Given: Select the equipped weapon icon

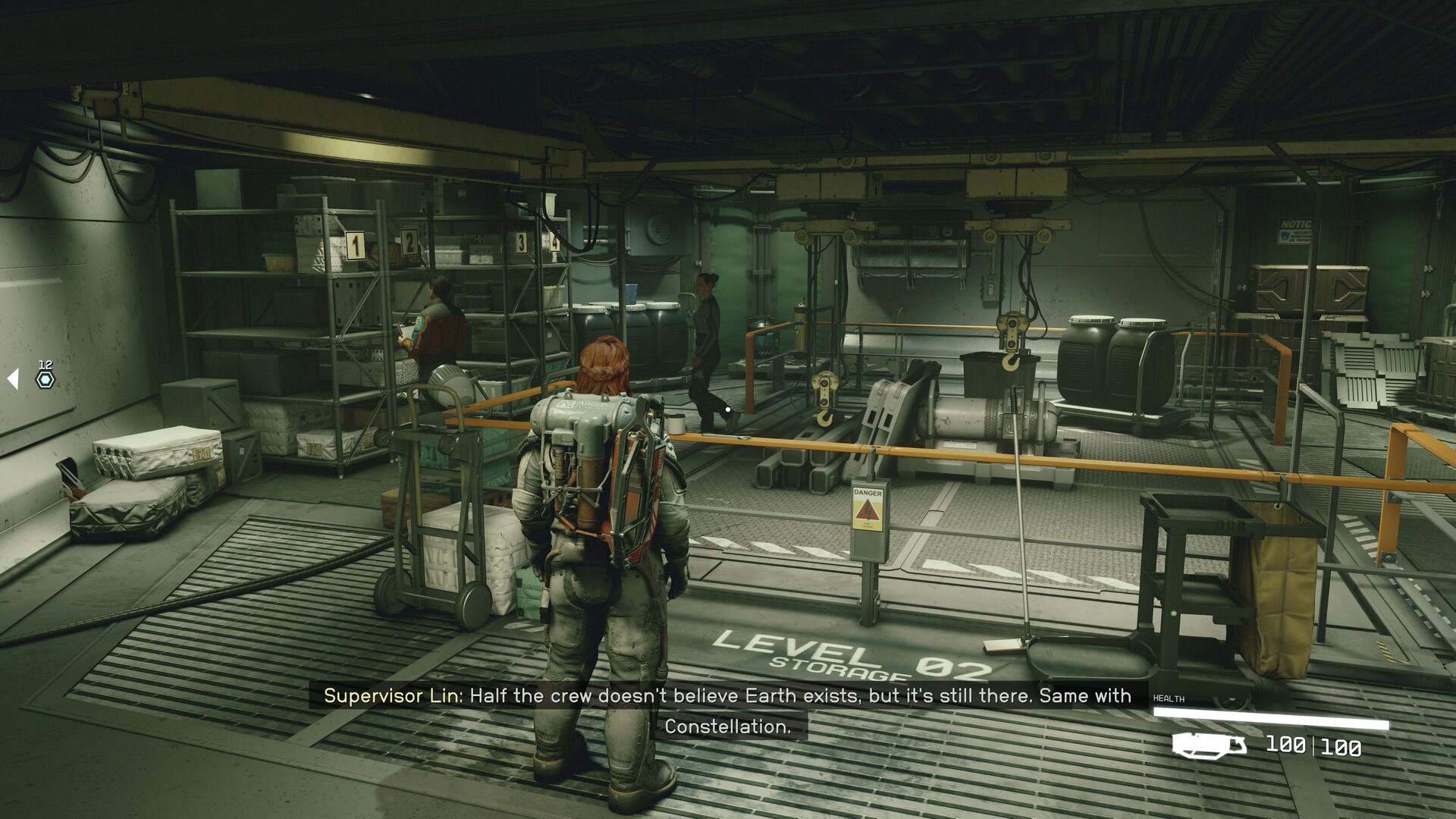Looking at the screenshot, I should [x=1209, y=745].
